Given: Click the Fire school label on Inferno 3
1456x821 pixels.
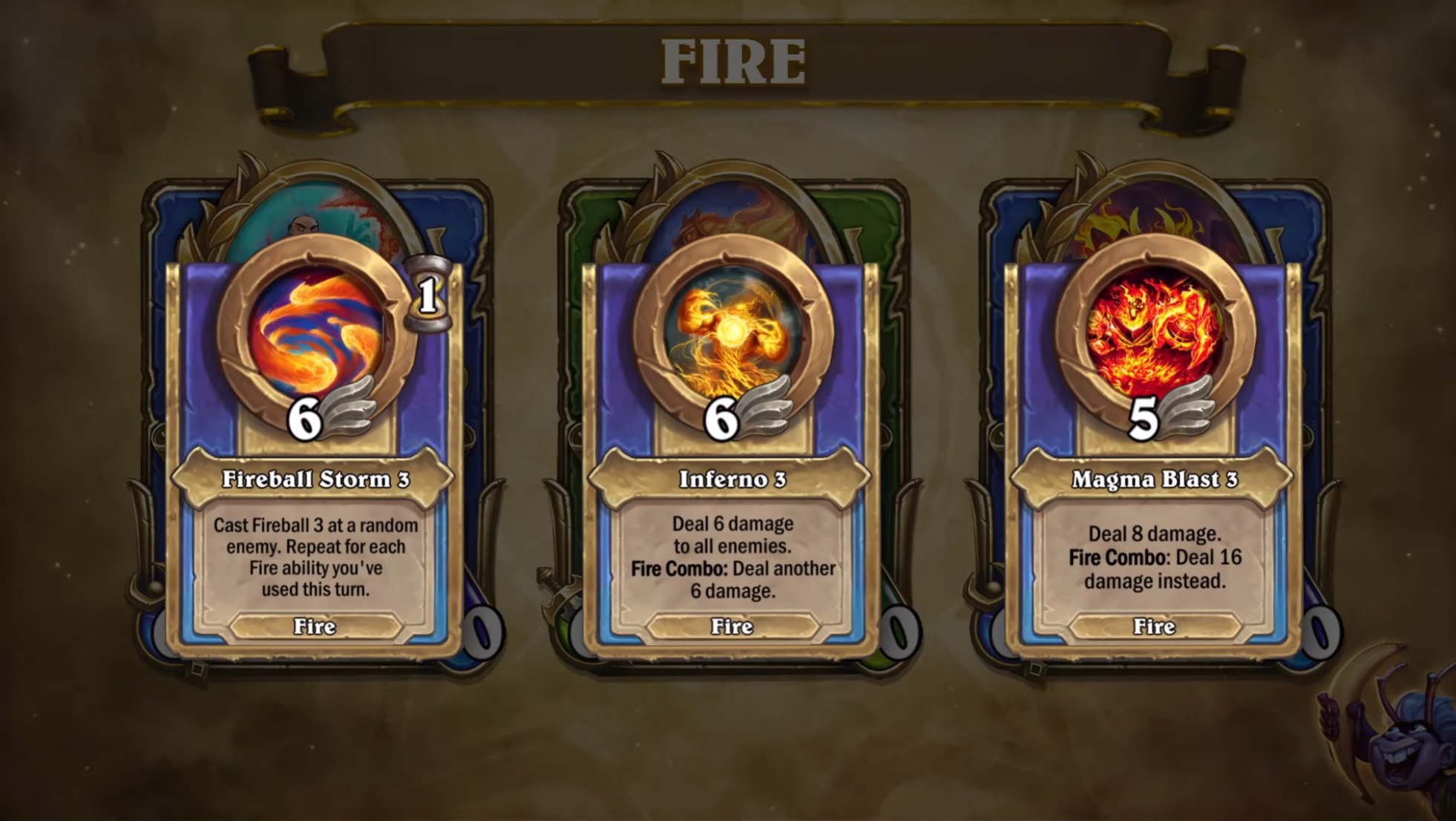Looking at the screenshot, I should pos(733,627).
